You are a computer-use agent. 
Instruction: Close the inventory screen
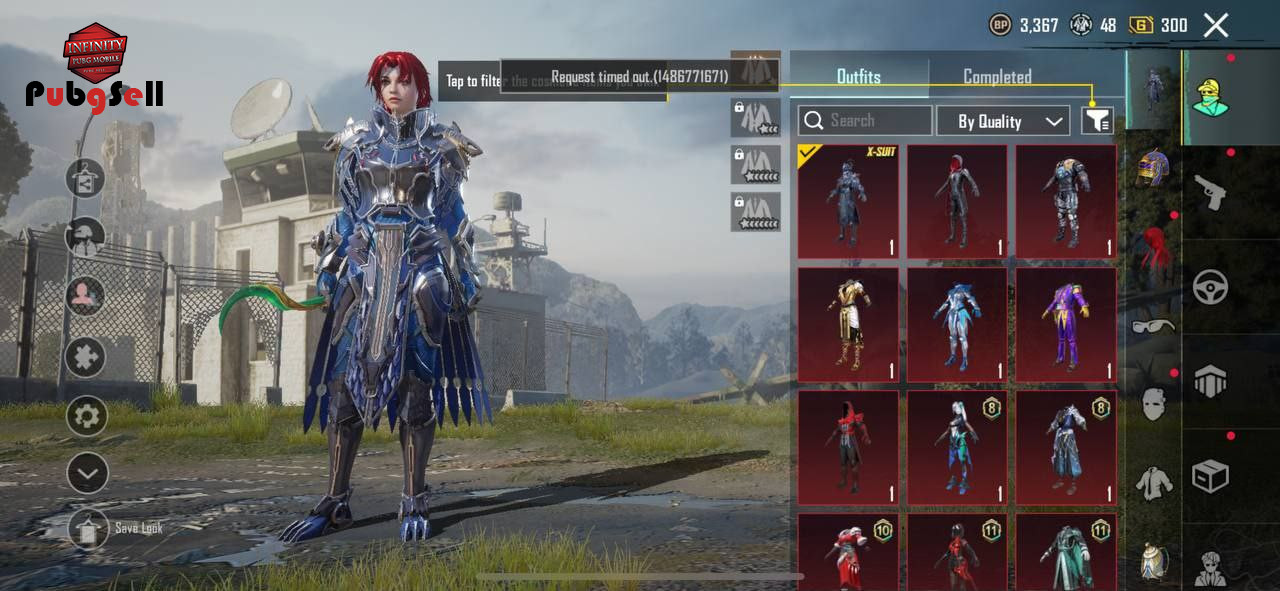1215,25
